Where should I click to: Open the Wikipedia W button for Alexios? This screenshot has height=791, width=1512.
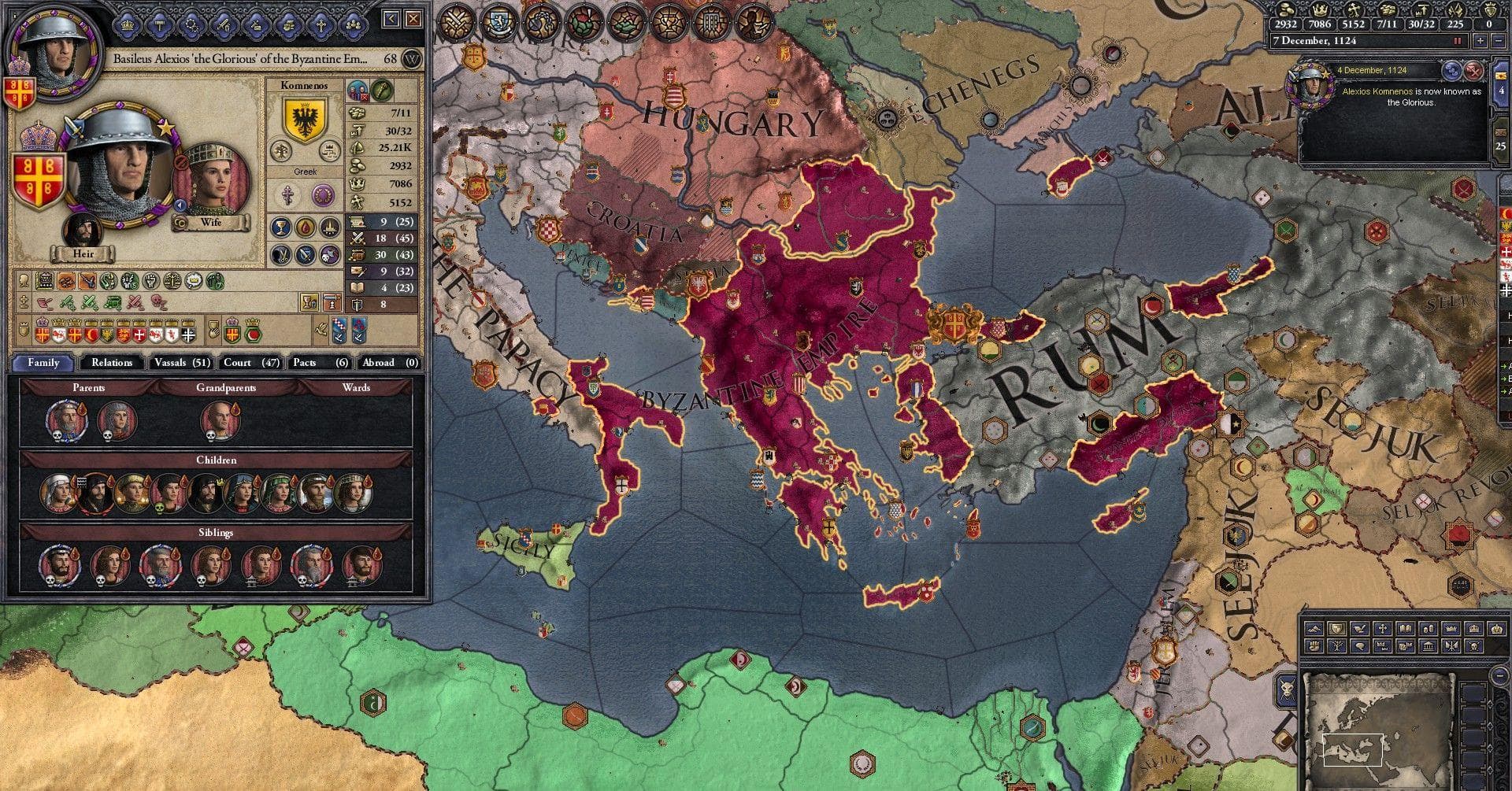click(411, 59)
